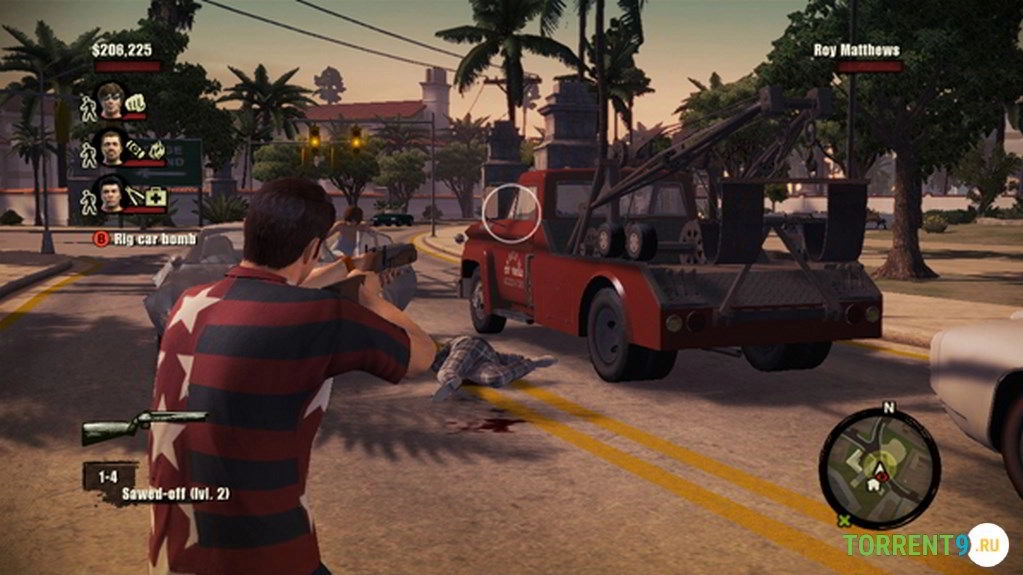The image size is (1023, 575).
Task: Select the sawed-off shotgun weapon icon
Action: coord(143,427)
